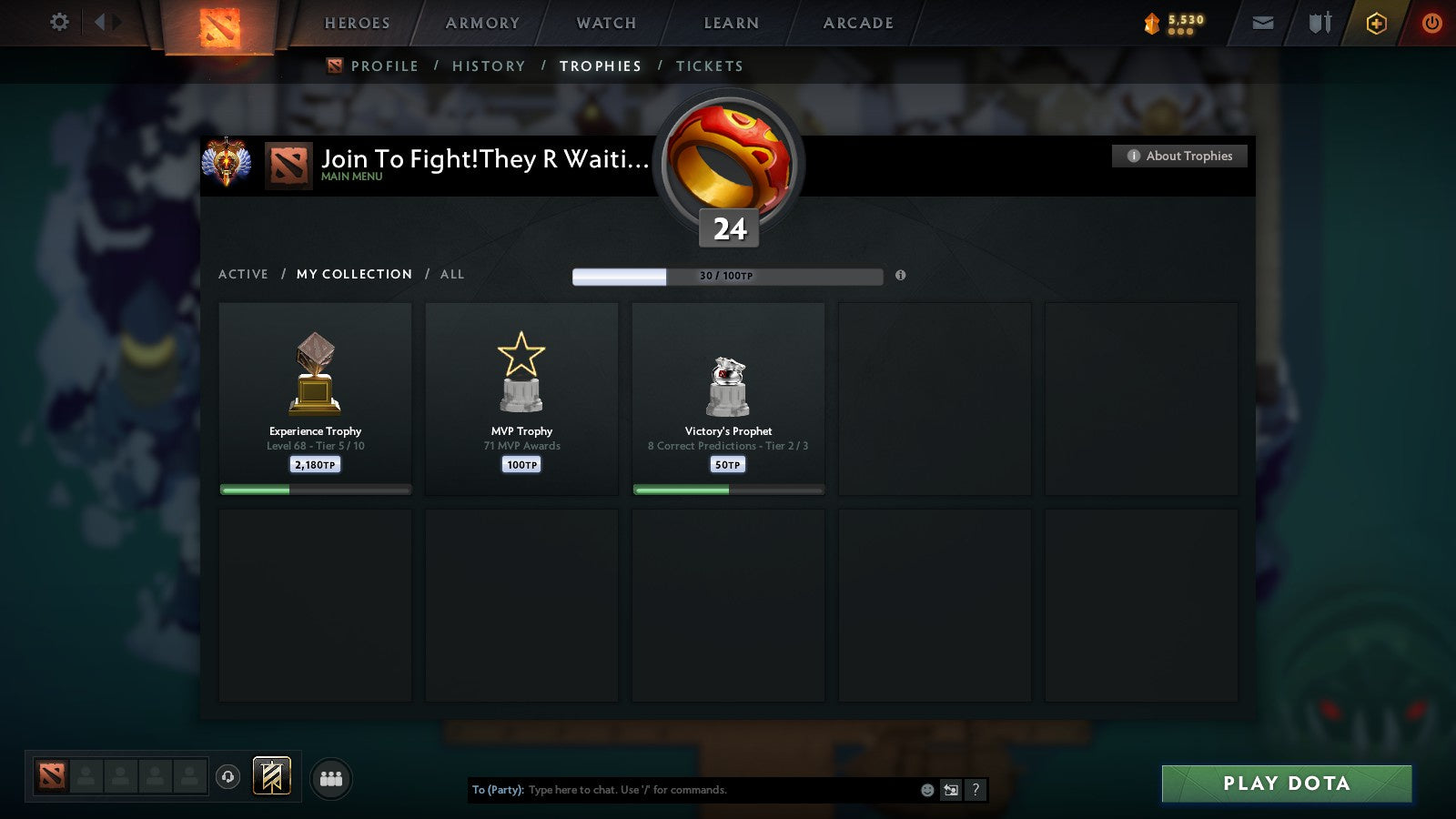The image size is (1456, 819).
Task: Open chat help with the question mark
Action: point(975,791)
